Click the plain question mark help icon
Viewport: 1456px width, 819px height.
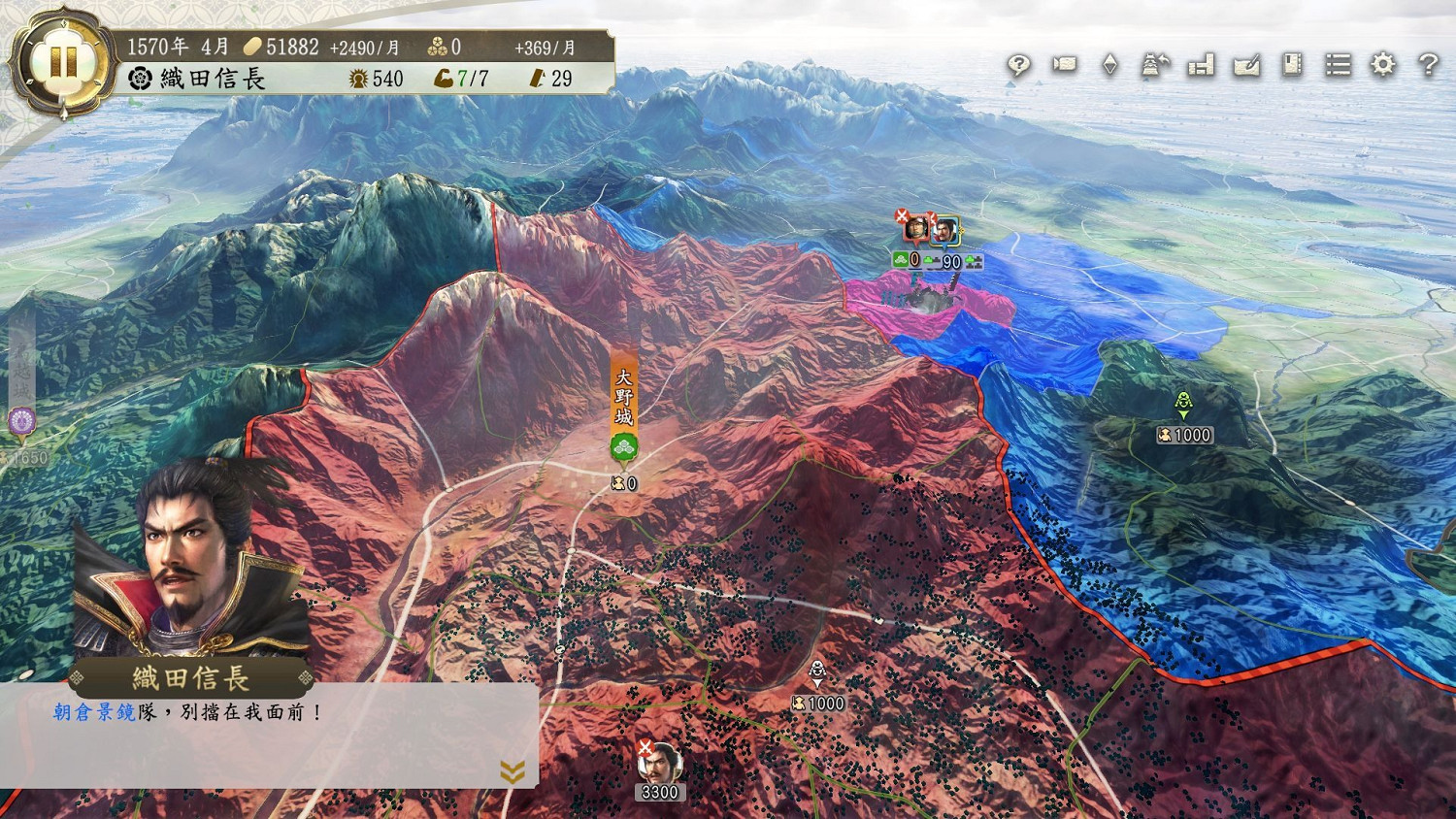pyautogui.click(x=1428, y=65)
